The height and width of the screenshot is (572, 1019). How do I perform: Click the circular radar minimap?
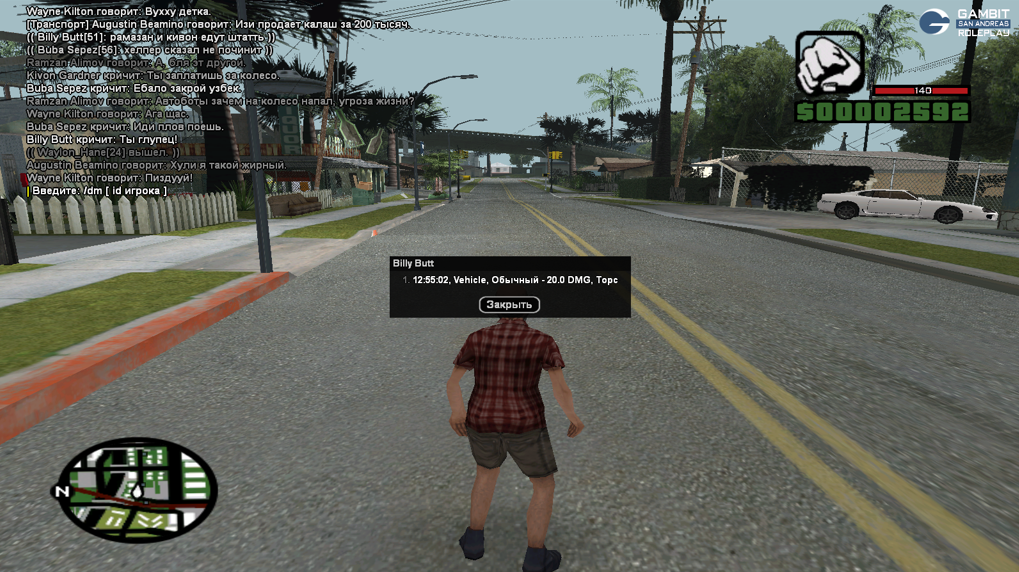coord(137,490)
